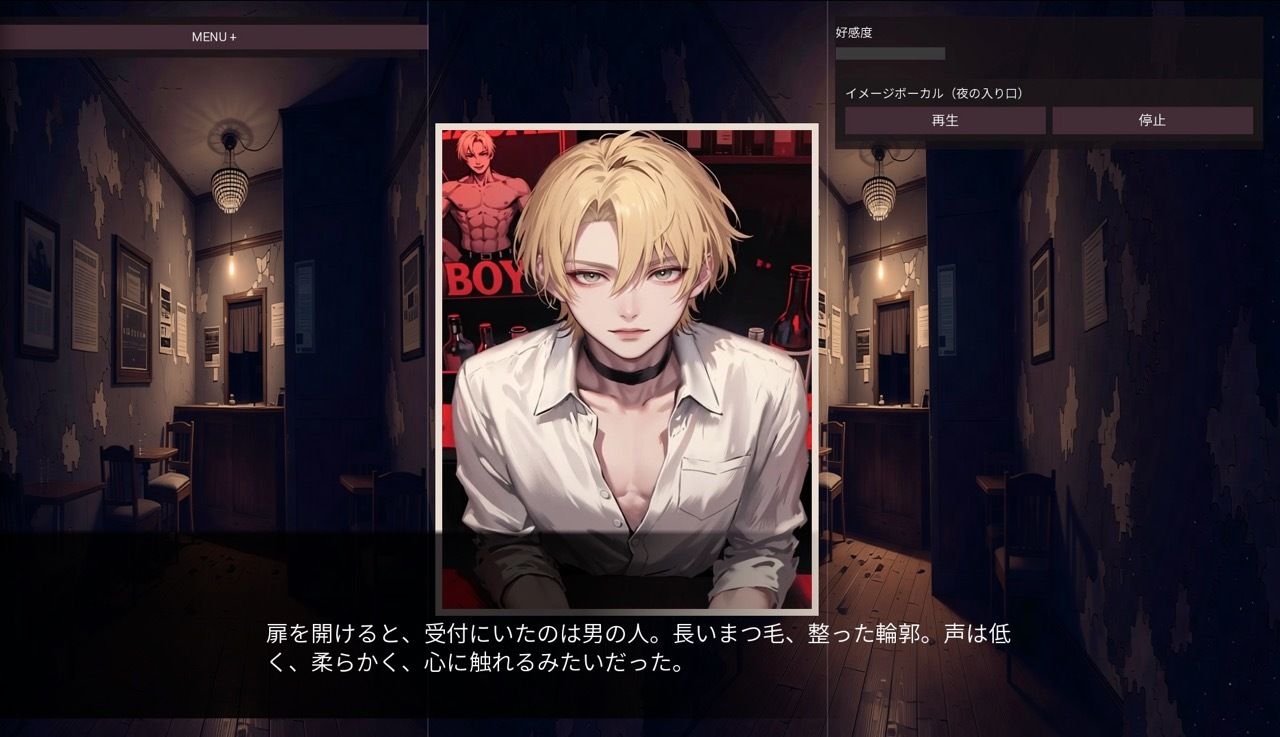
Task: Open the MENU + bar
Action: [214, 37]
